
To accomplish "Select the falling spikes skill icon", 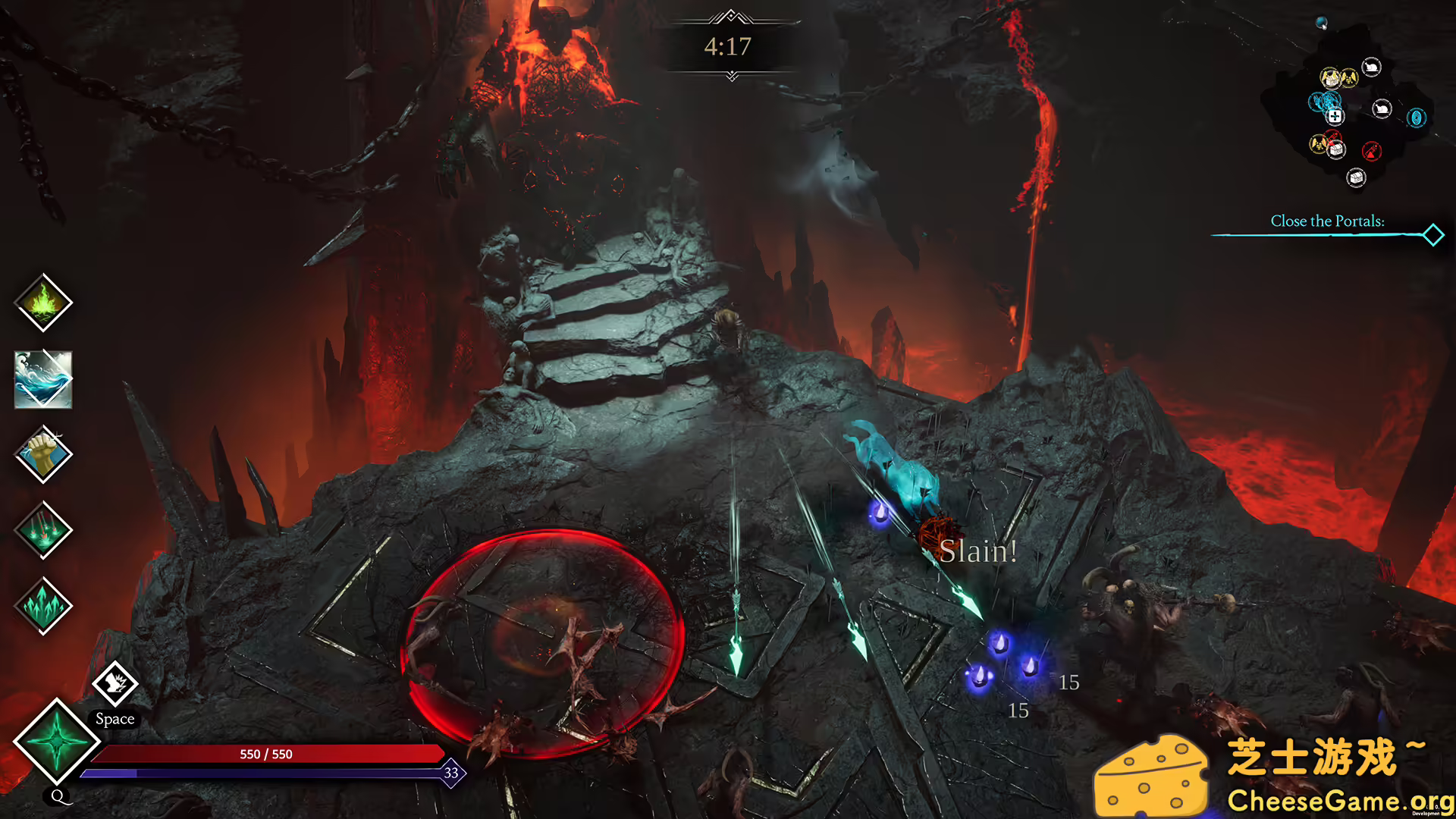I will tap(43, 530).
